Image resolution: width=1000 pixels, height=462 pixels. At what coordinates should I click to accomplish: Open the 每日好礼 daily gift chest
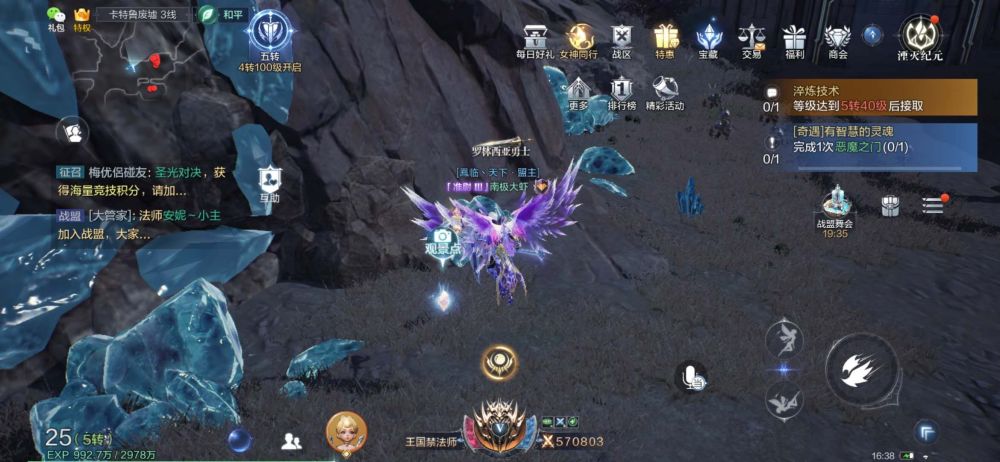(534, 39)
